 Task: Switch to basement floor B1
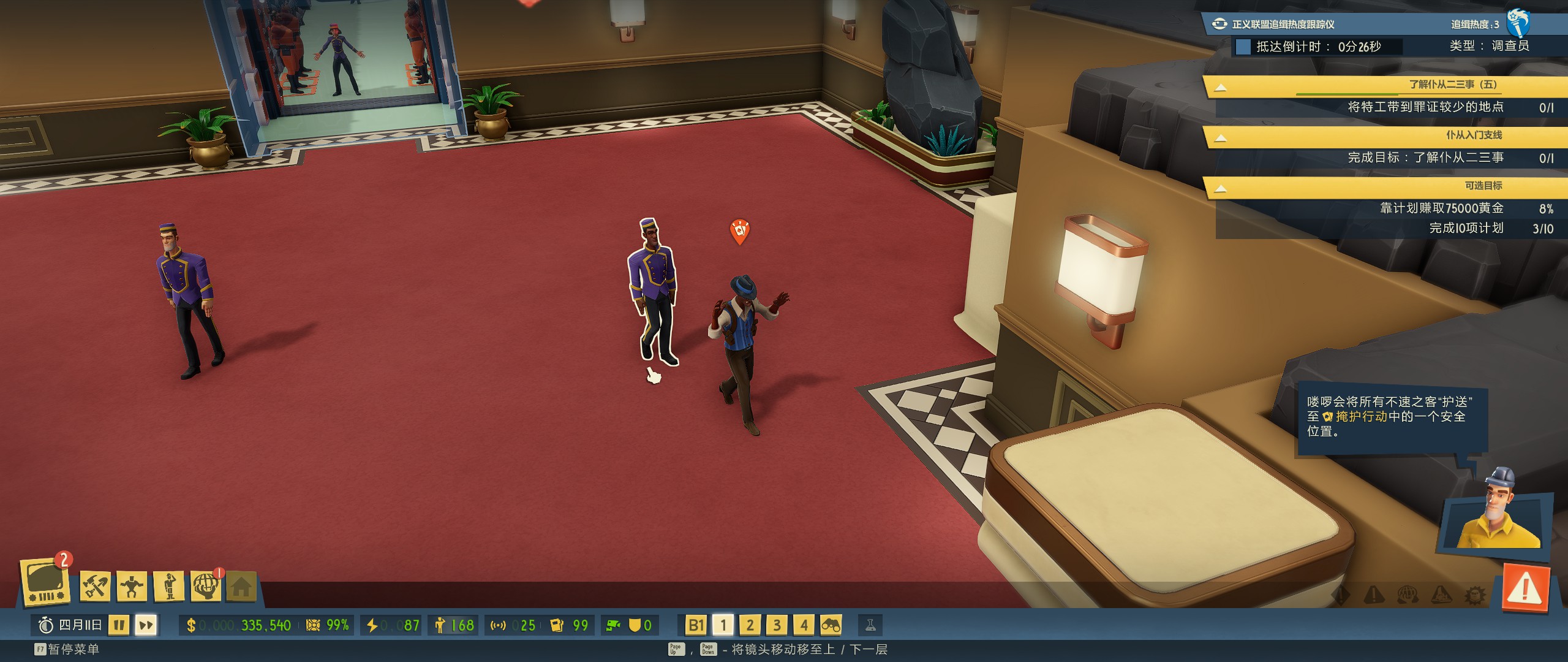(x=696, y=625)
